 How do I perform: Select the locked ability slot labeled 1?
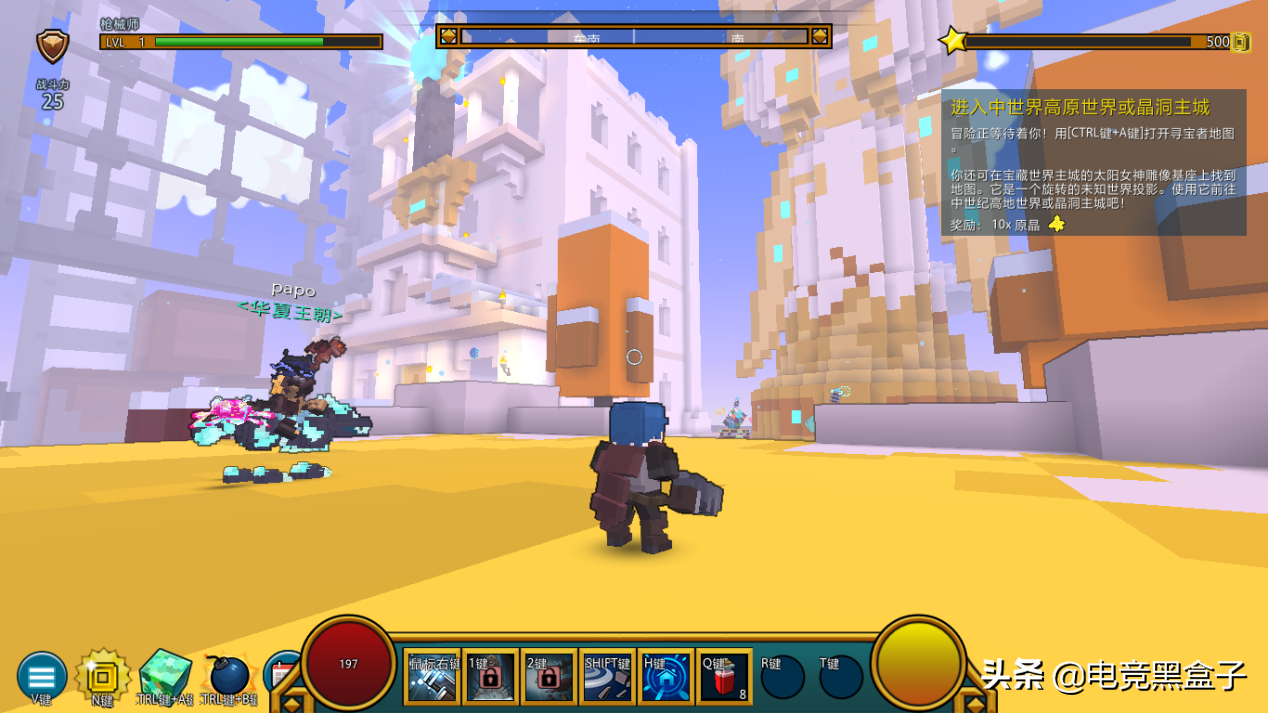pyautogui.click(x=490, y=677)
